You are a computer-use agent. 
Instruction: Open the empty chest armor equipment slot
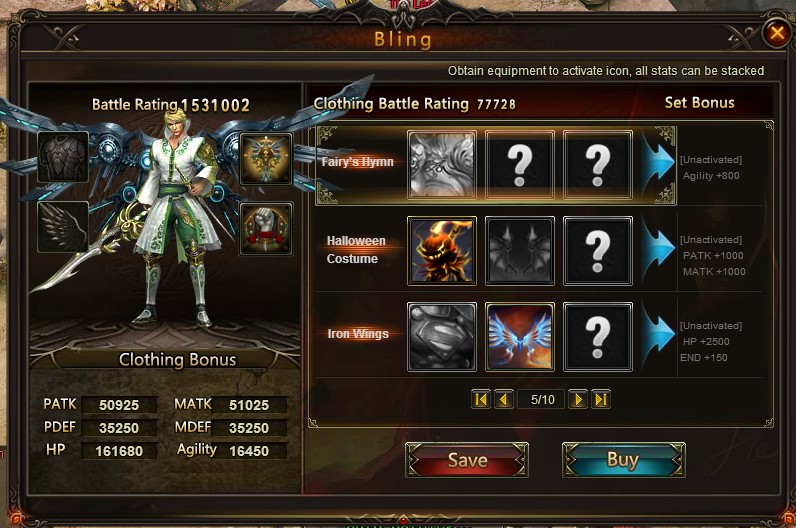63,158
